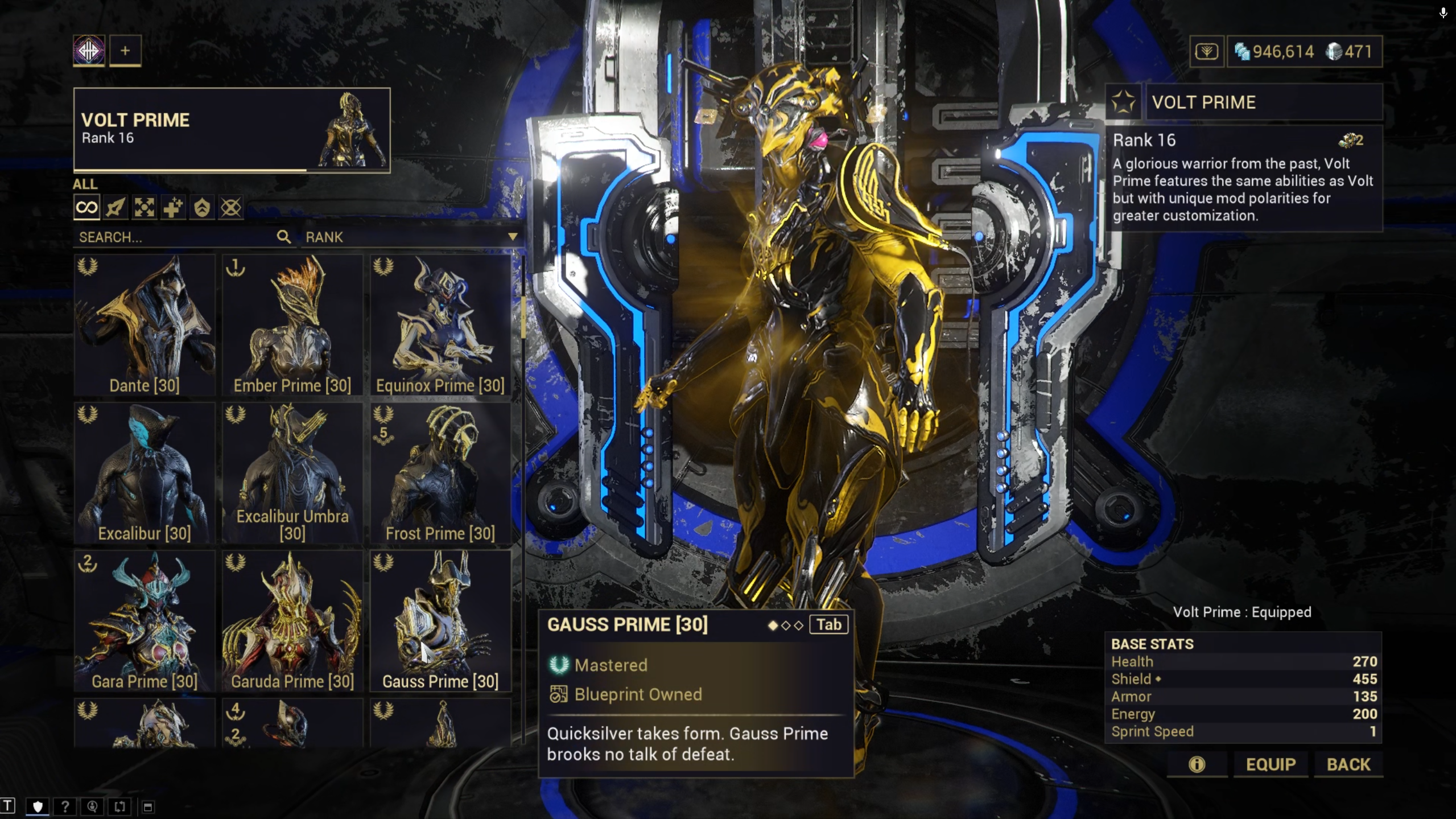The image size is (1456, 819).
Task: Select the Dante warframe tile
Action: (145, 324)
